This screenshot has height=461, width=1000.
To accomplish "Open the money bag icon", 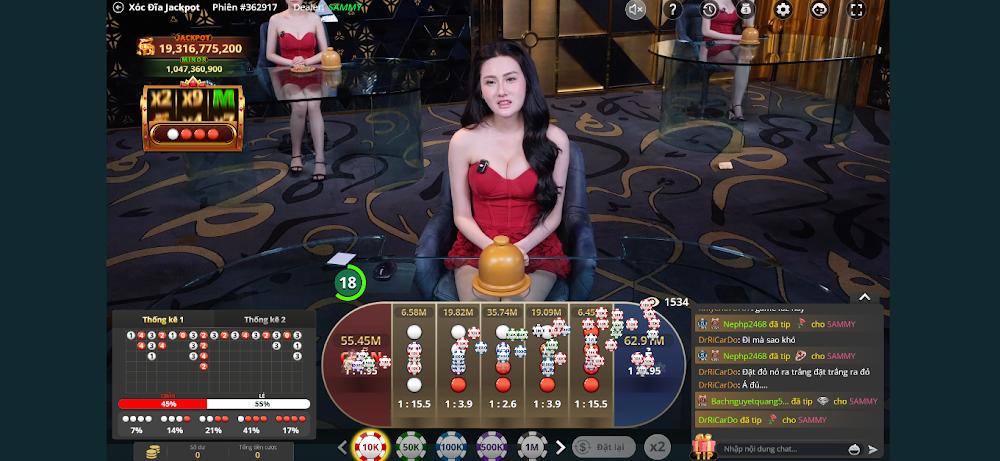I will tap(746, 10).
